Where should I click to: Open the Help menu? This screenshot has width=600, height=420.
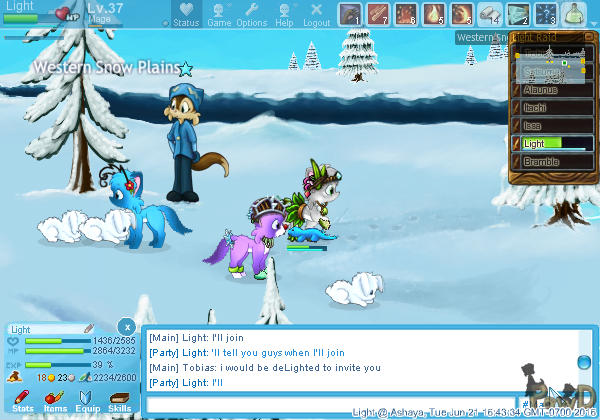pos(284,14)
